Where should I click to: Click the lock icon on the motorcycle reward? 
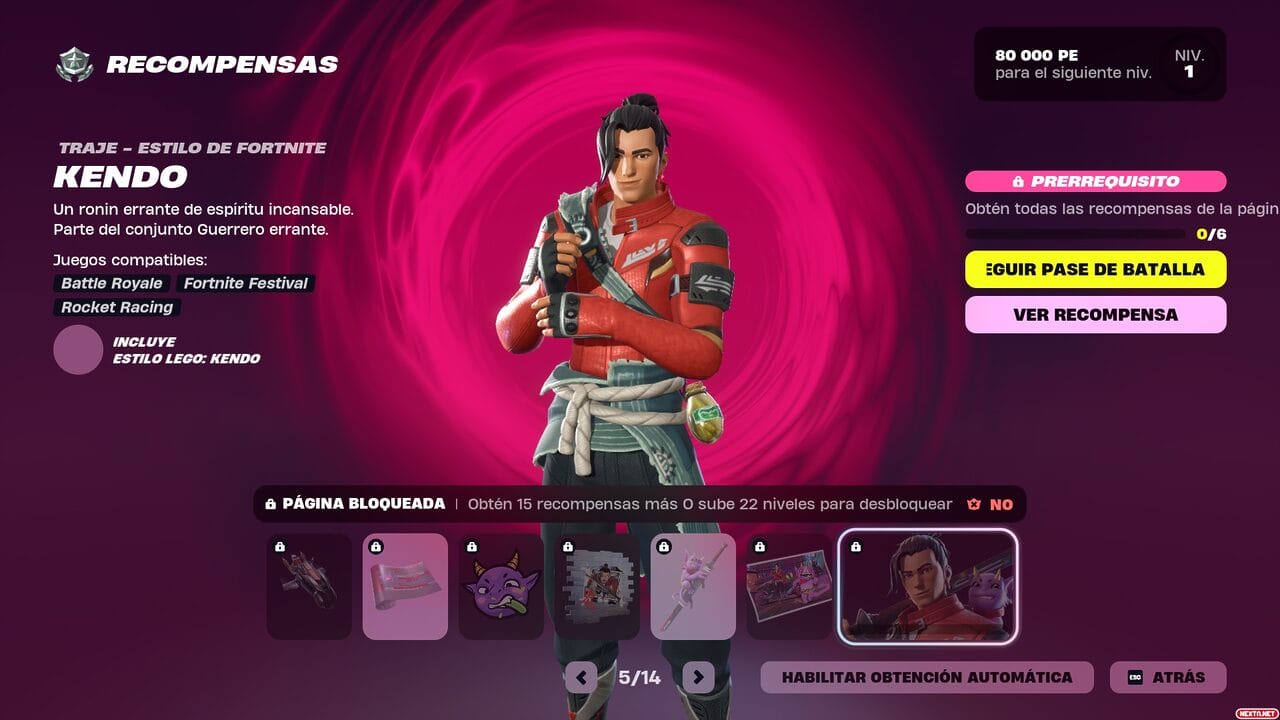pos(280,548)
